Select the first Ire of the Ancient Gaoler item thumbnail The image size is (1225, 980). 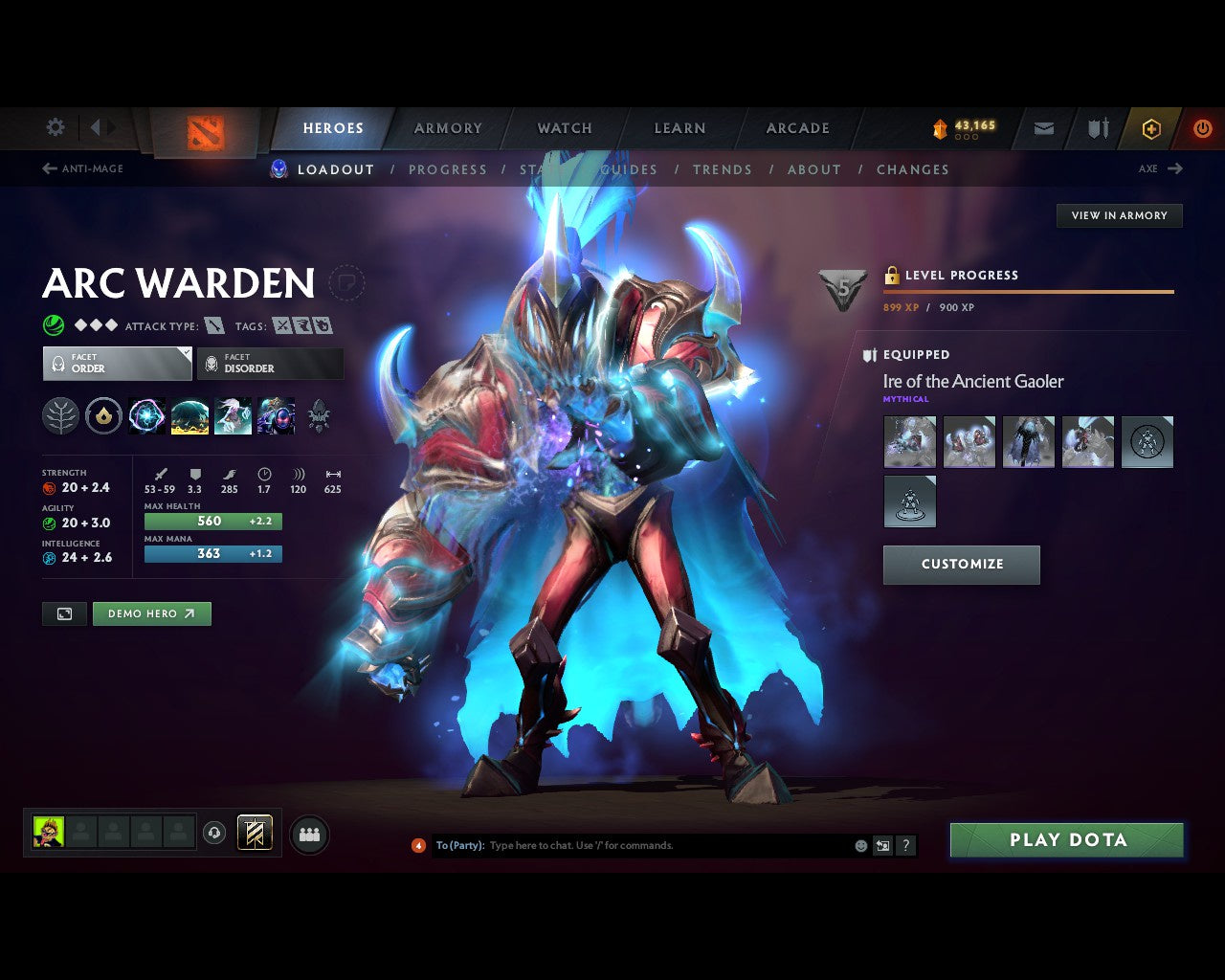tap(909, 441)
